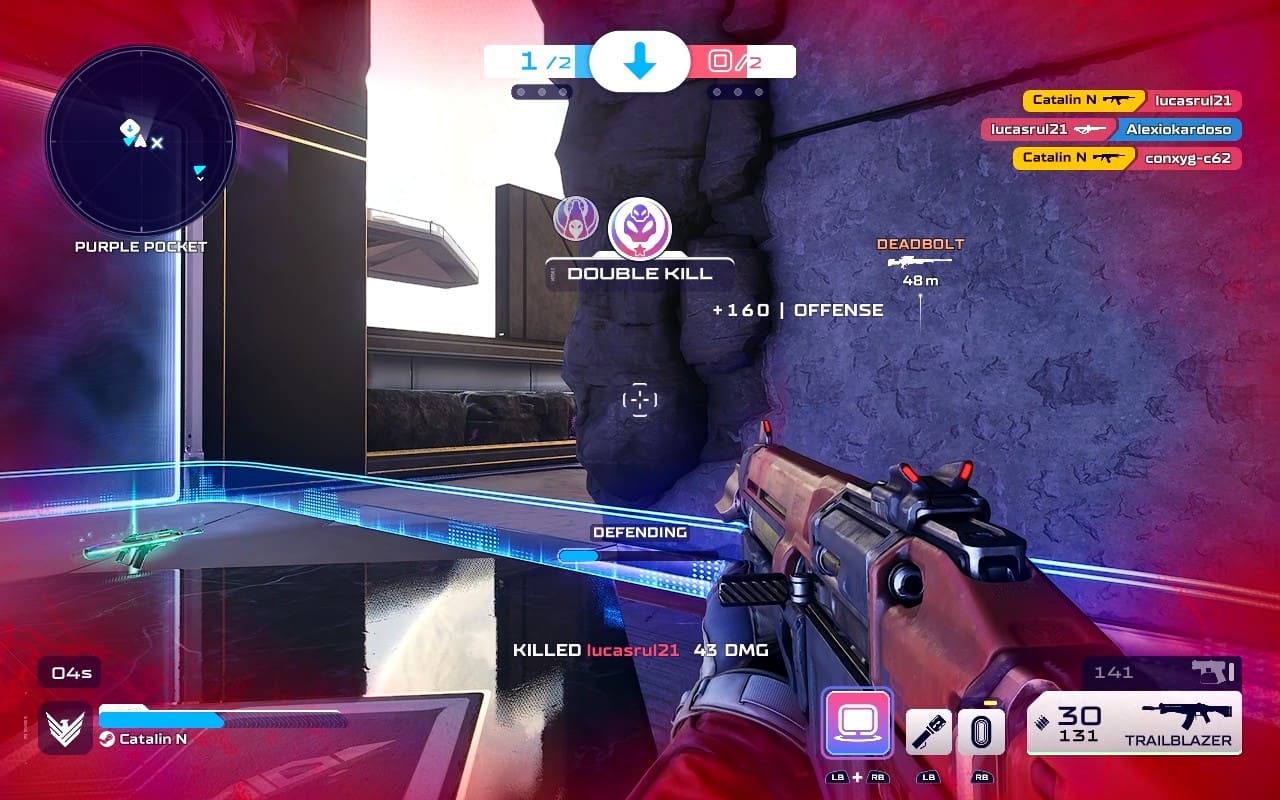Viewport: 1280px width, 800px height.
Task: Click the Deadbolt weapon pickup marker
Action: click(x=920, y=262)
